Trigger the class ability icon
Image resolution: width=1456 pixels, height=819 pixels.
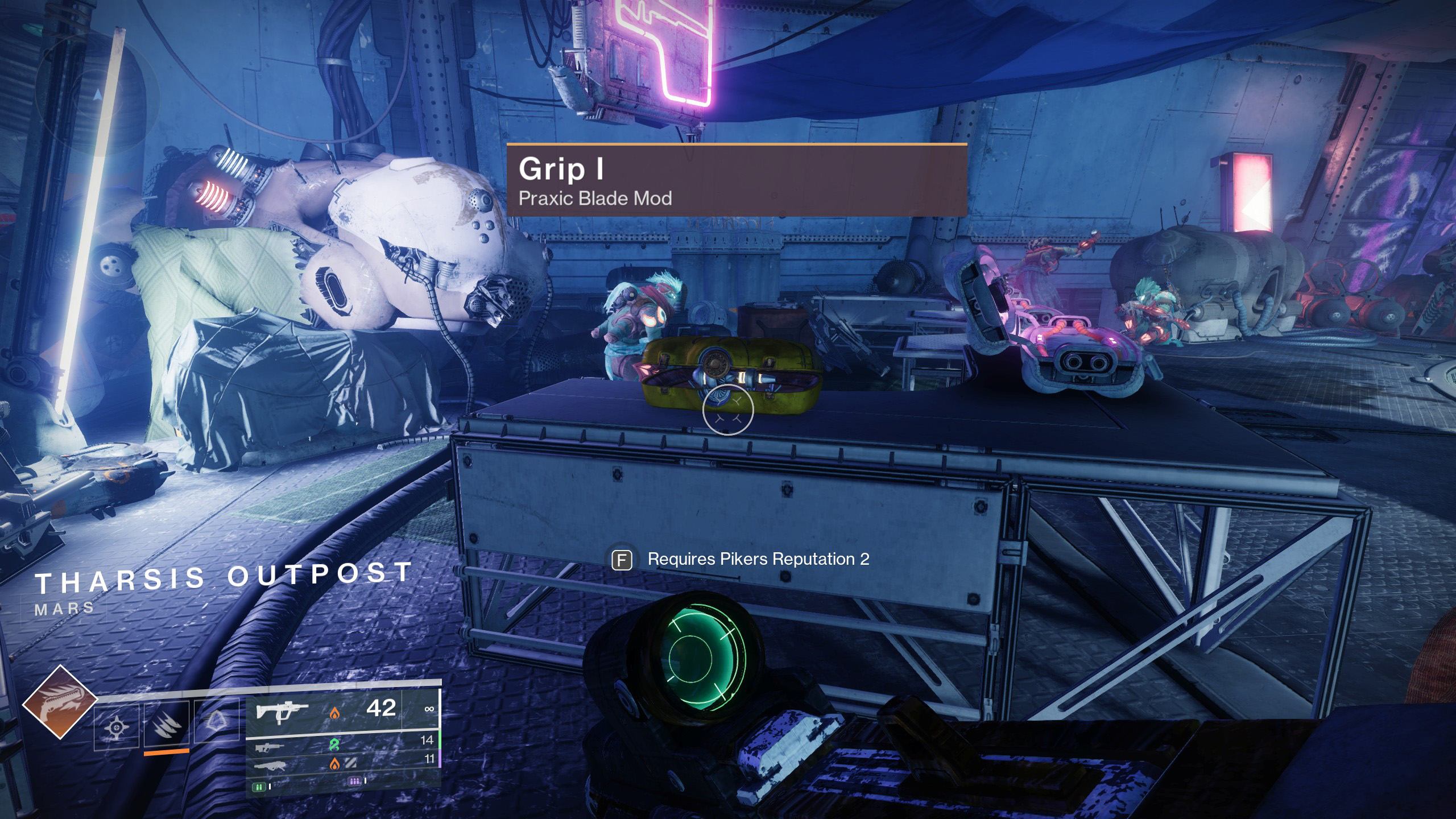(x=216, y=722)
